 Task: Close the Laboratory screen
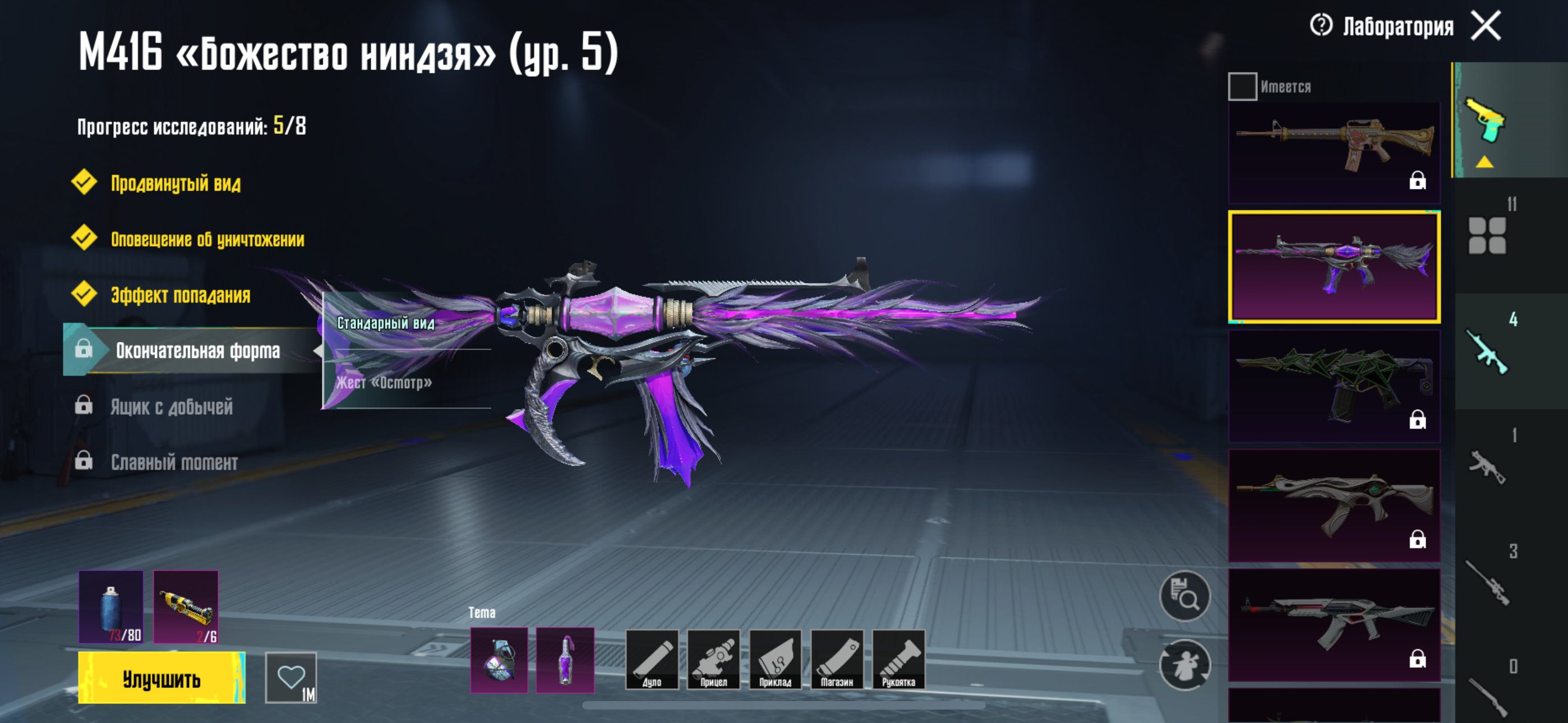(x=1486, y=26)
